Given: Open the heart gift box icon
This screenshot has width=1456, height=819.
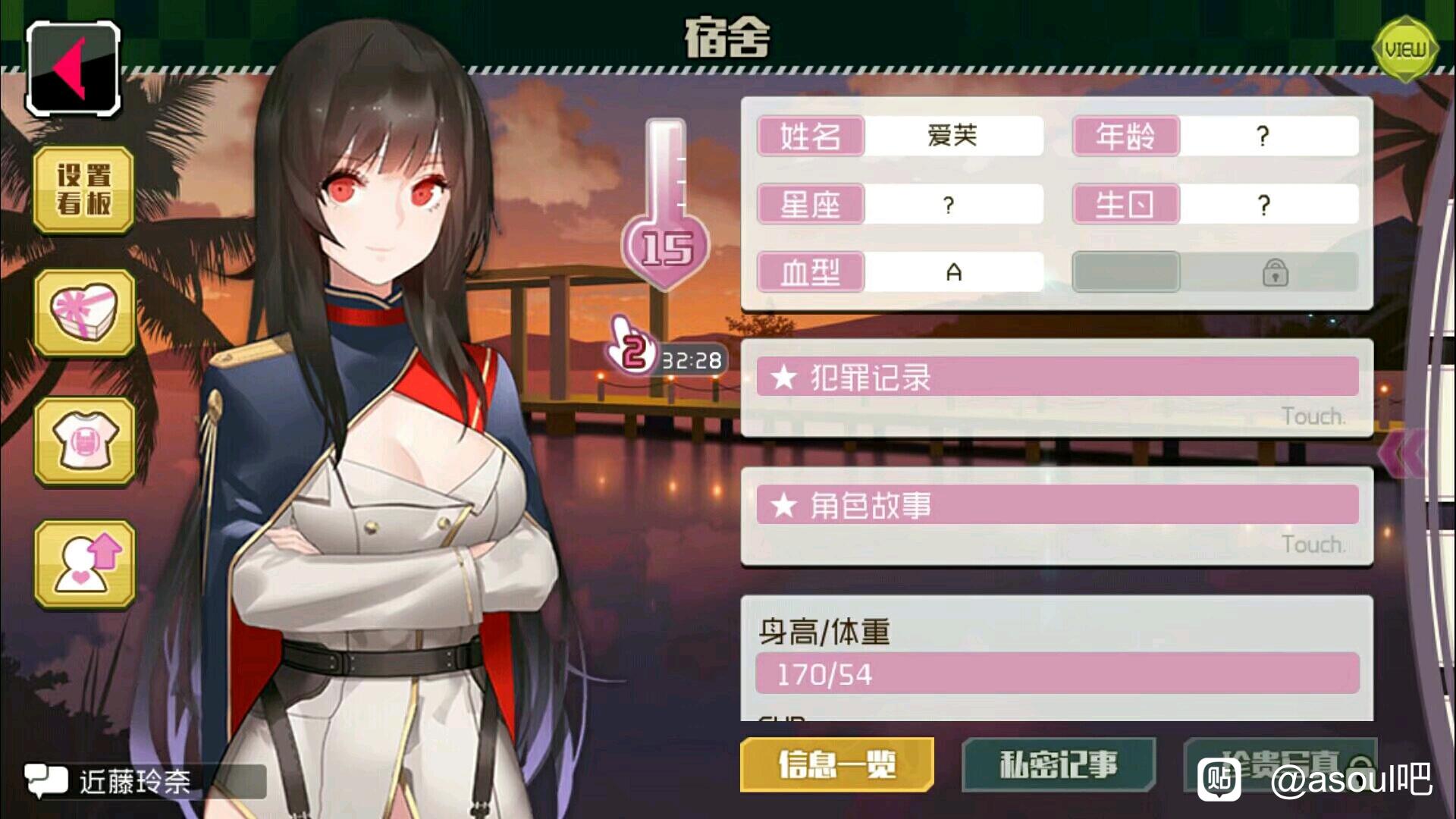Looking at the screenshot, I should [84, 312].
